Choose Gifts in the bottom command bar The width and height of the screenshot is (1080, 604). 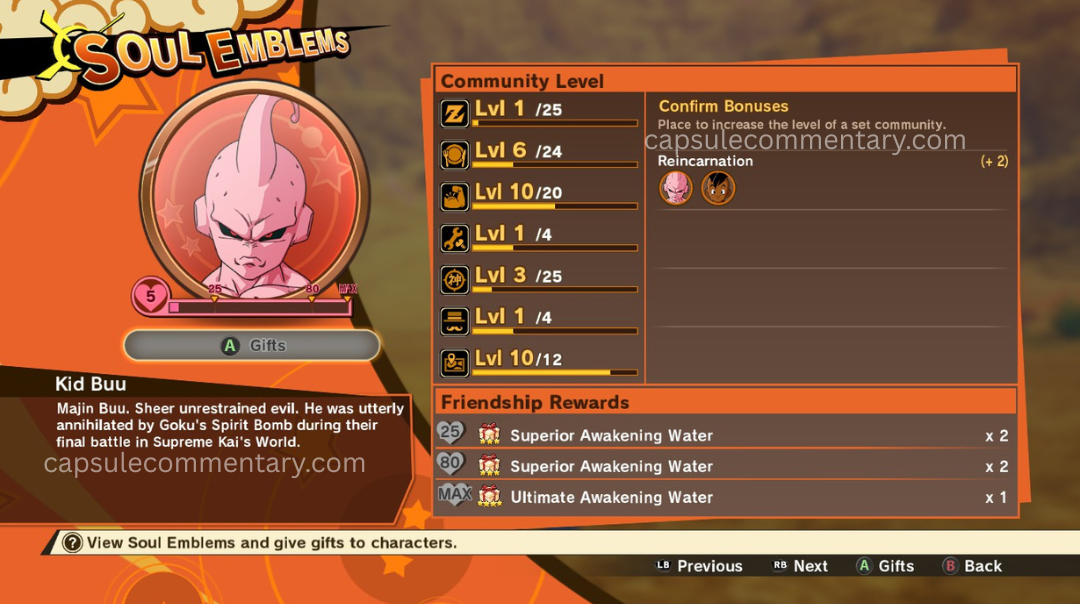click(885, 566)
